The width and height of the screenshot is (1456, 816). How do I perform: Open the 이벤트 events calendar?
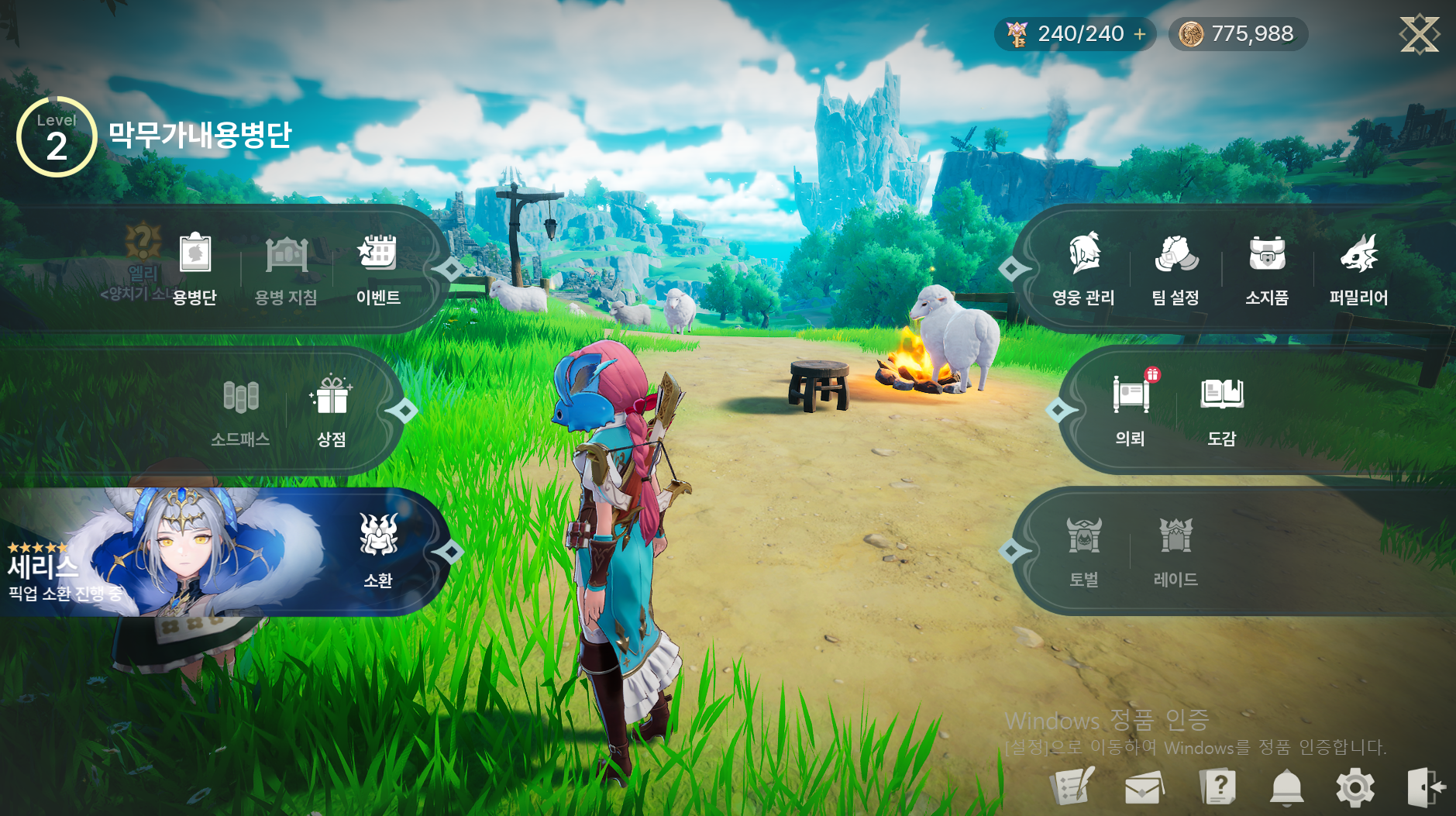pyautogui.click(x=377, y=267)
